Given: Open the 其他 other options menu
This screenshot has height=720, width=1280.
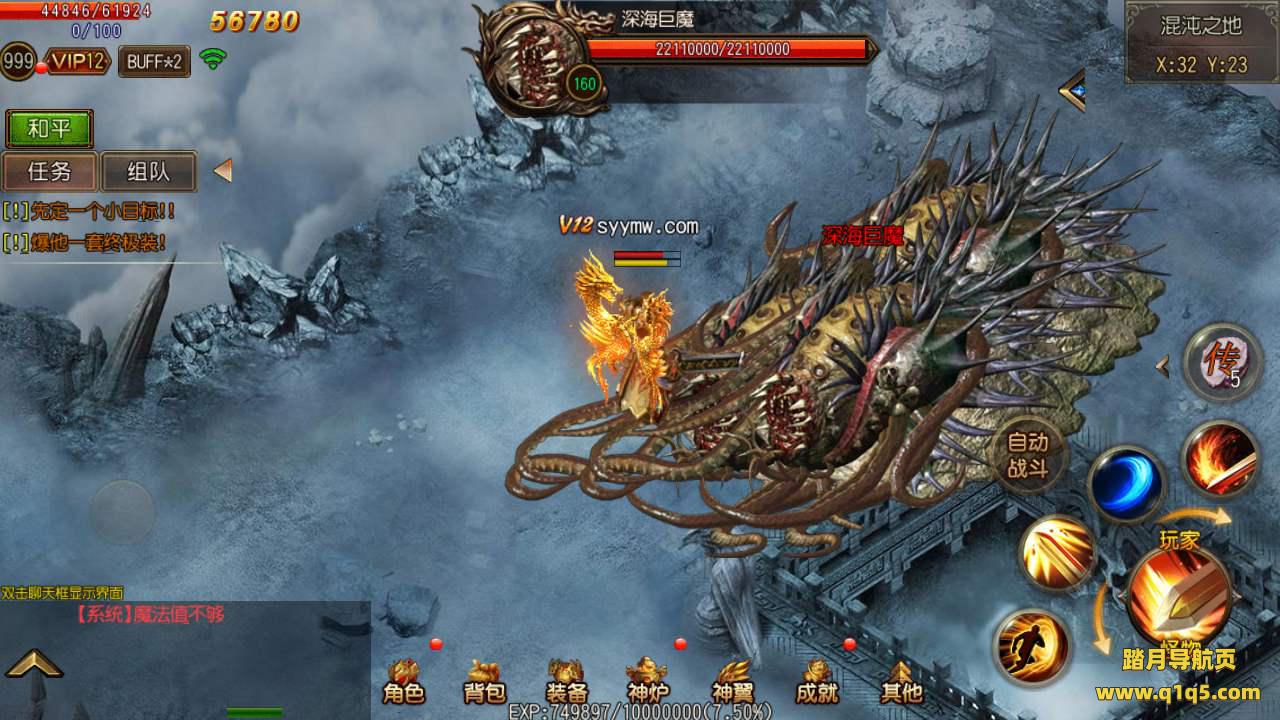Looking at the screenshot, I should click(x=900, y=682).
